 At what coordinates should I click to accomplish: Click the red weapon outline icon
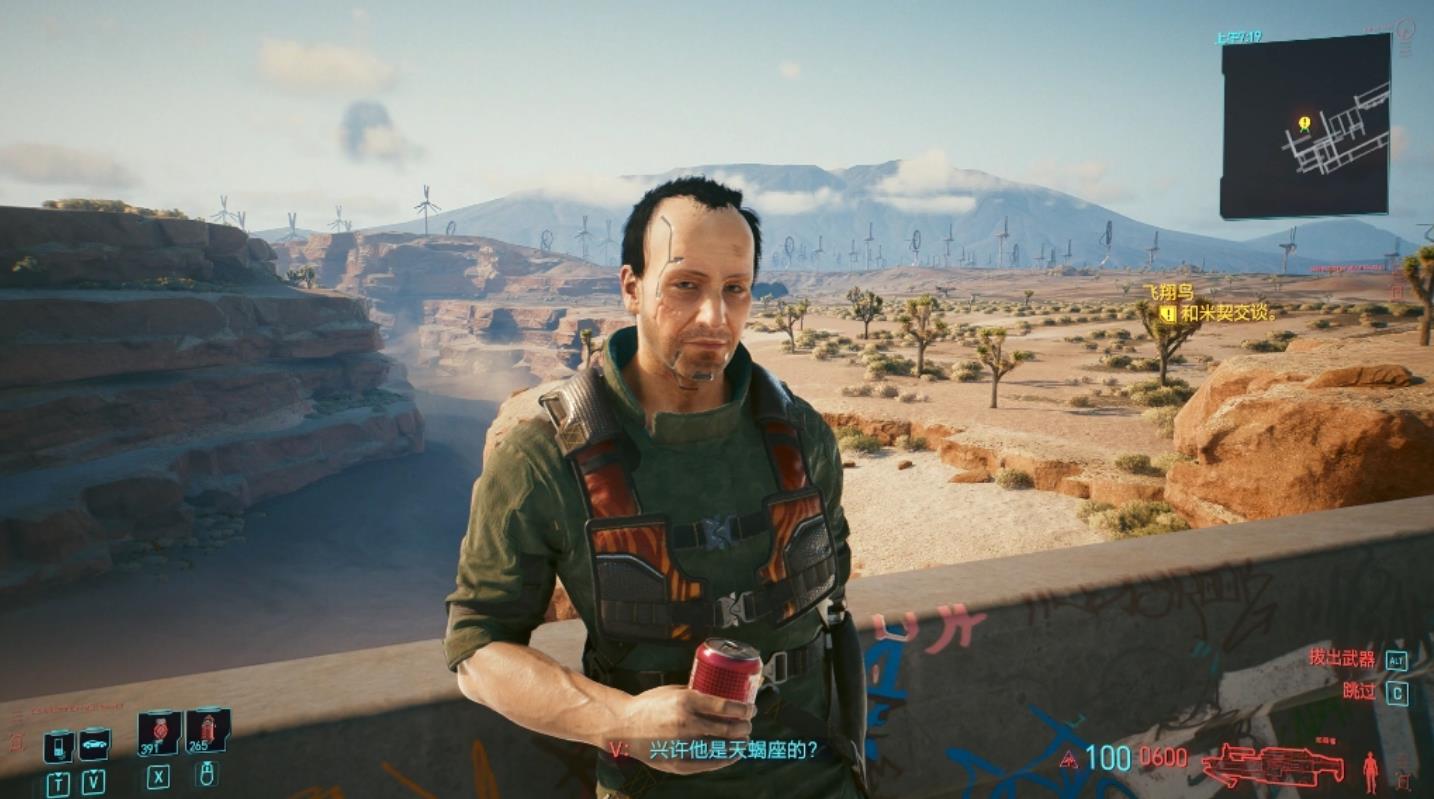(x=1272, y=765)
